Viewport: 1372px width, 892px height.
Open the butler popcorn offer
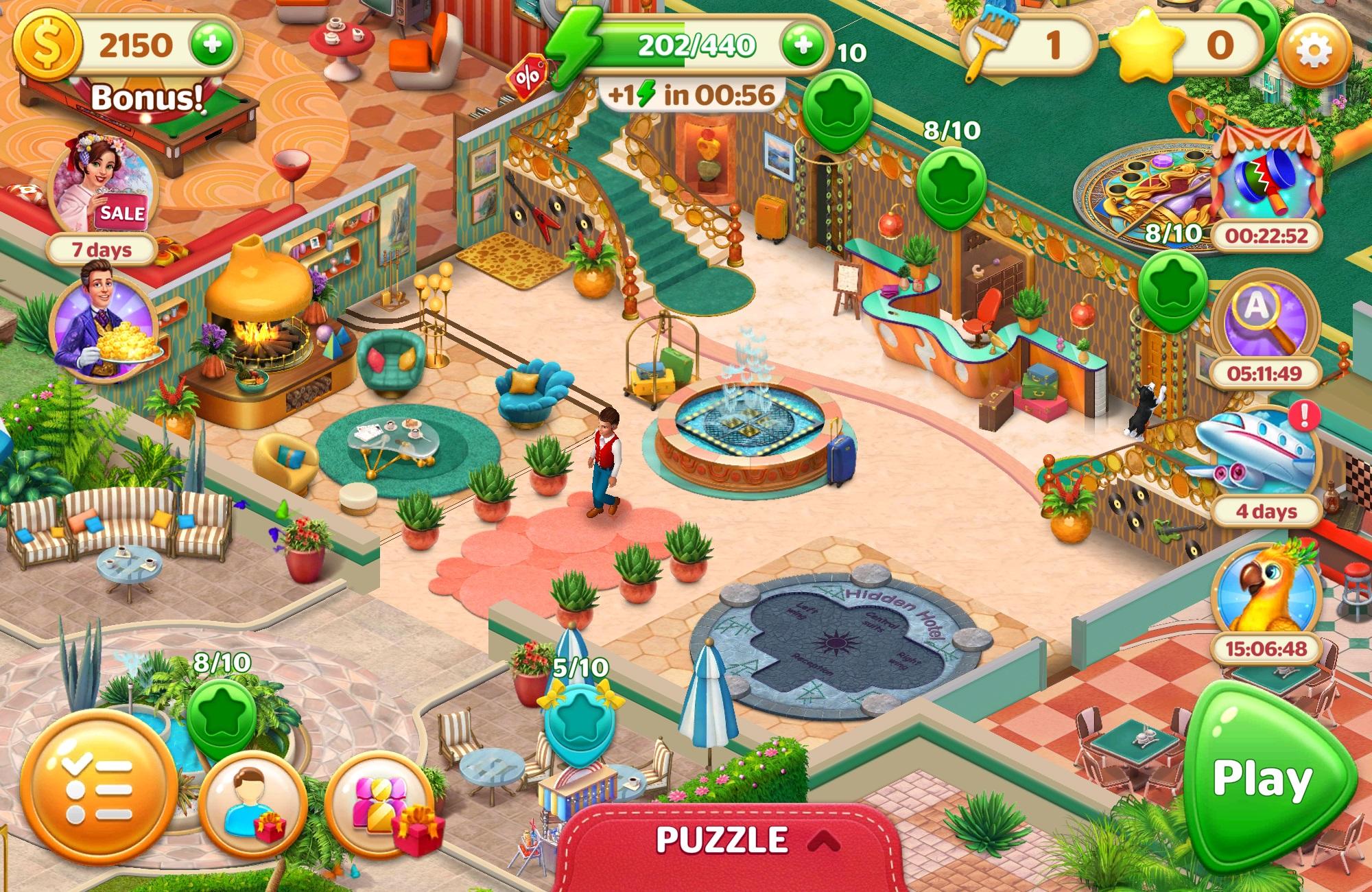(103, 329)
